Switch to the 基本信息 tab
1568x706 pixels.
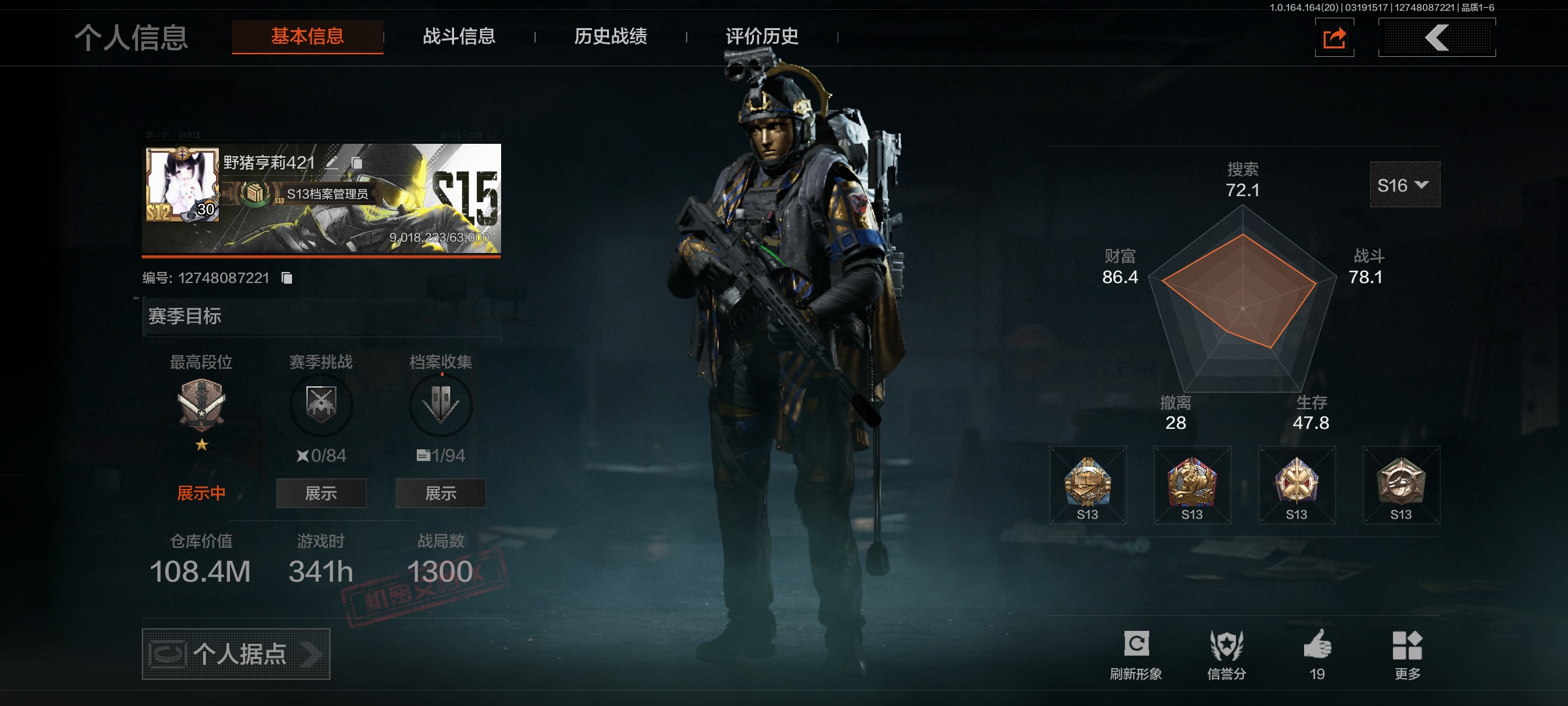pyautogui.click(x=307, y=37)
